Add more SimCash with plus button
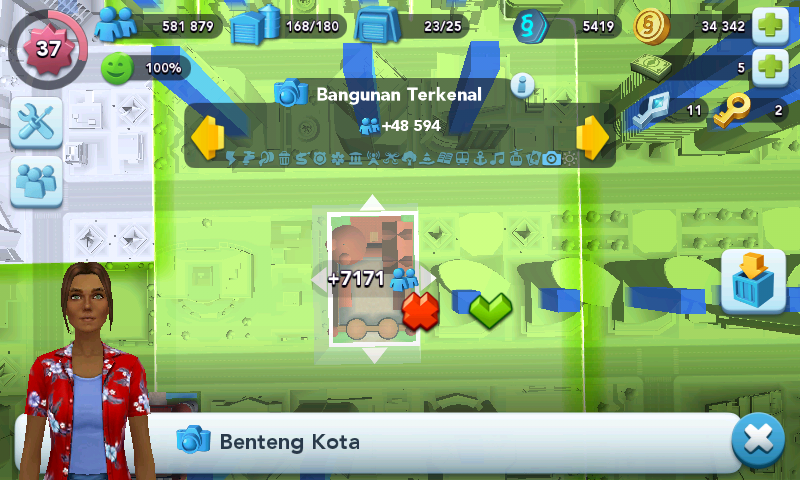The height and width of the screenshot is (480, 800). (x=769, y=68)
